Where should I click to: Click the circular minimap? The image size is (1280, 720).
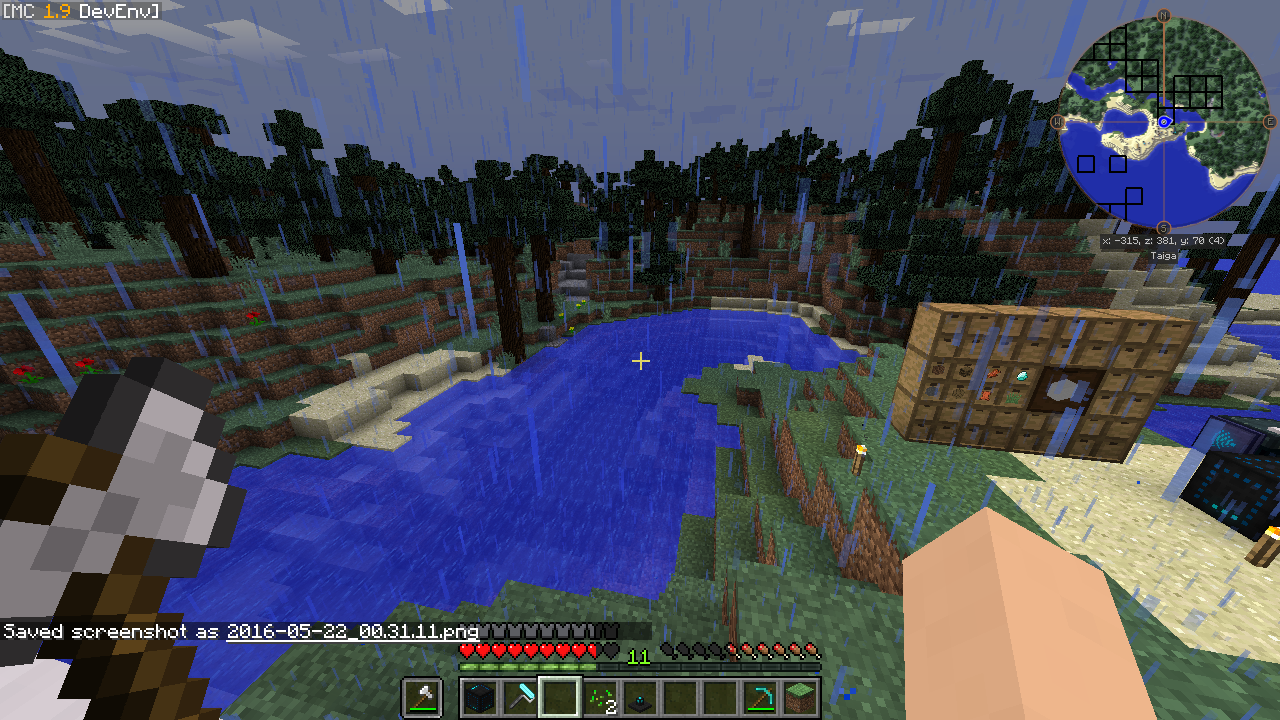pos(1164,122)
